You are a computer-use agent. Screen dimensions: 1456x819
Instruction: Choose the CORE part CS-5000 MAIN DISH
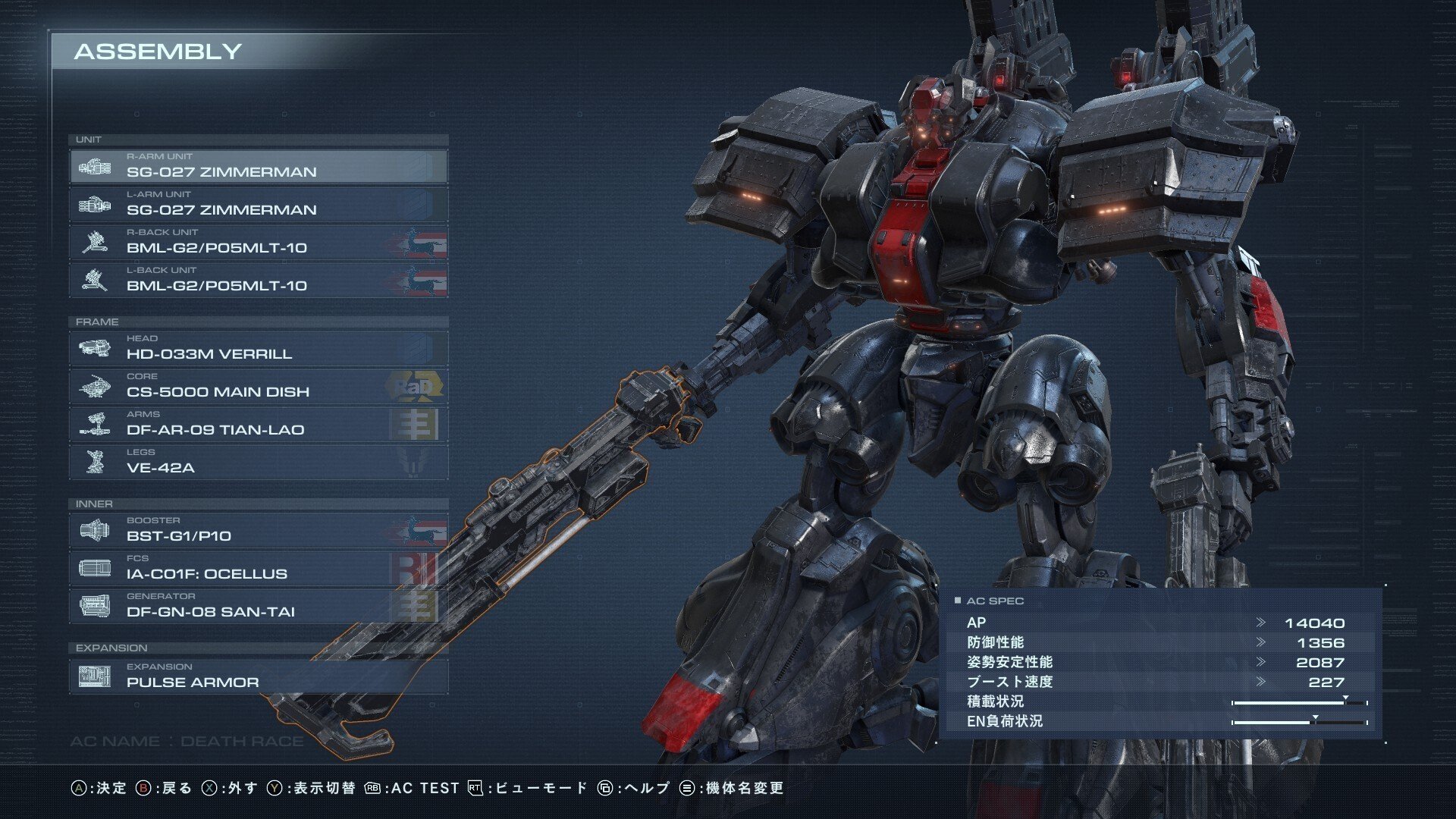tap(258, 386)
